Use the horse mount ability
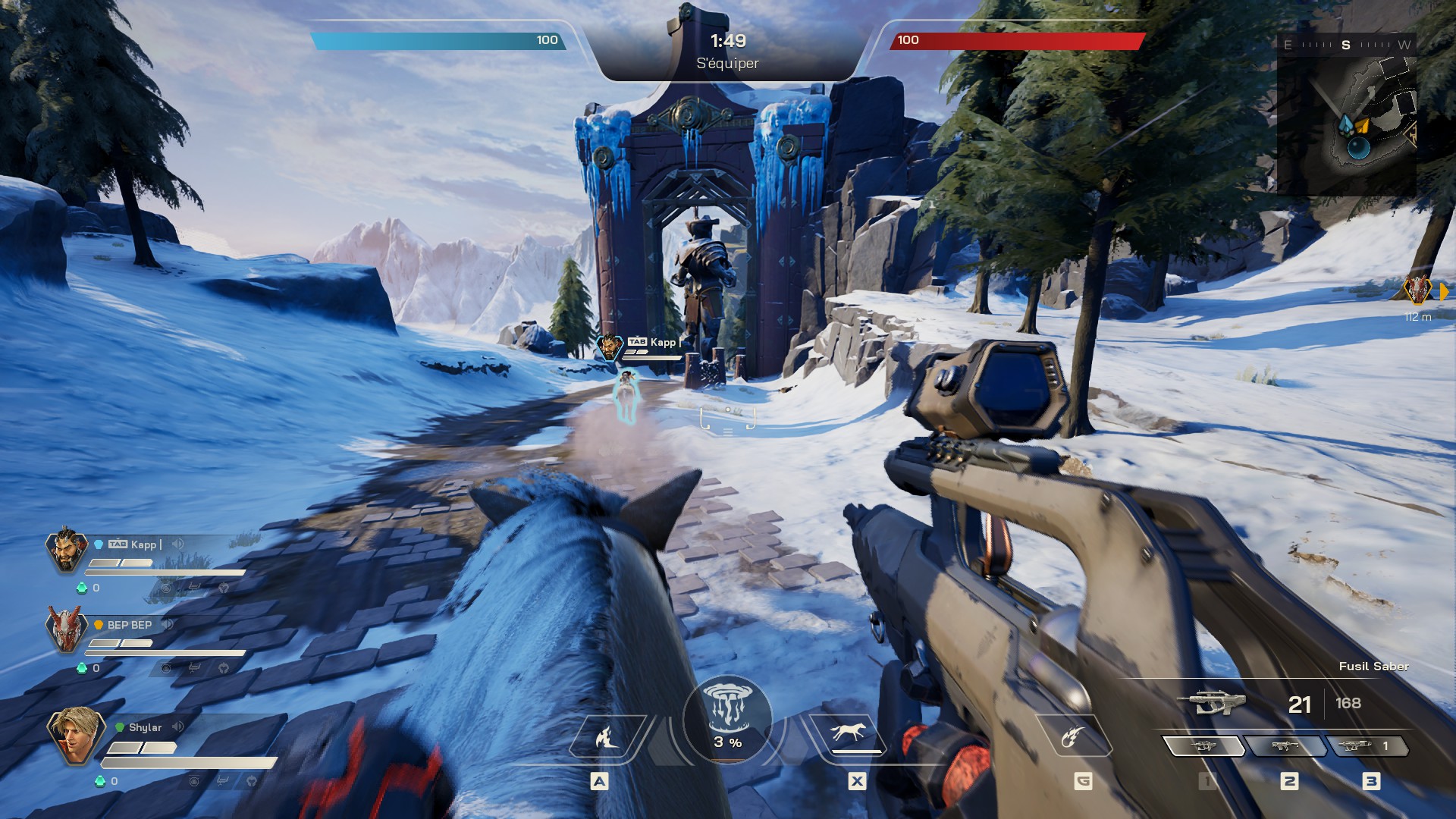The width and height of the screenshot is (1456, 819). pyautogui.click(x=849, y=734)
